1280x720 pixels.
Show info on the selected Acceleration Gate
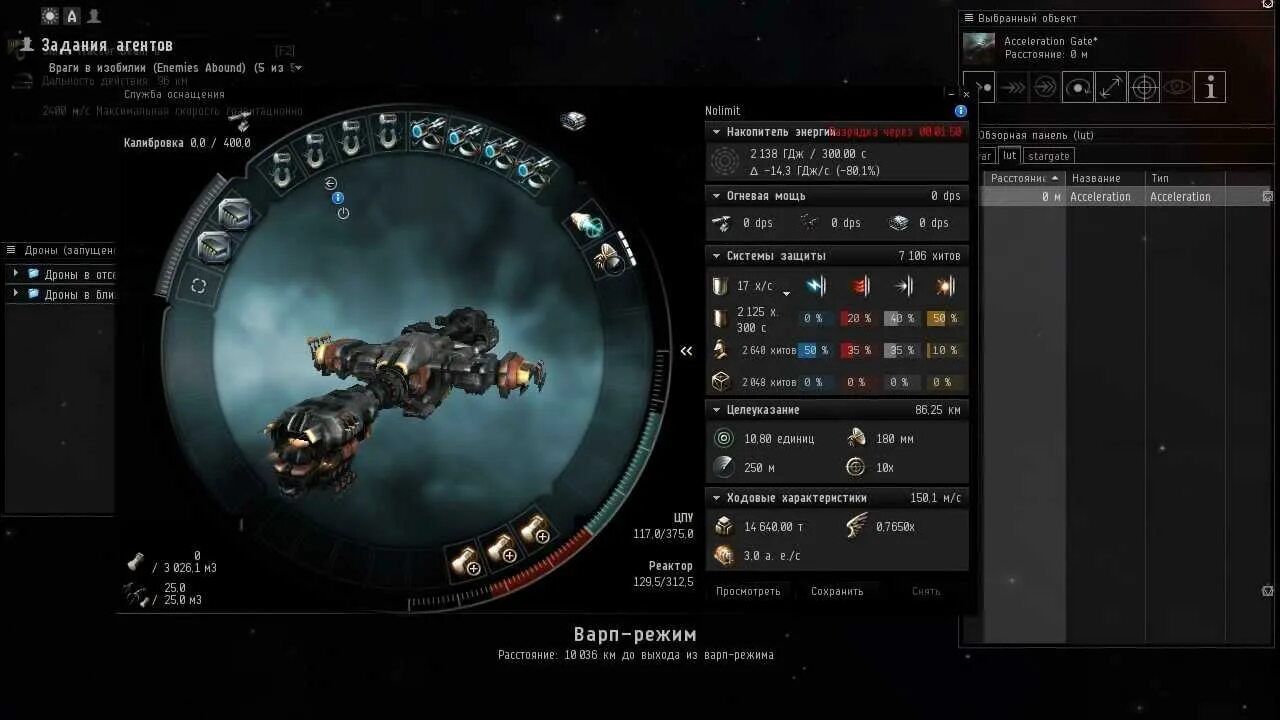(1210, 88)
